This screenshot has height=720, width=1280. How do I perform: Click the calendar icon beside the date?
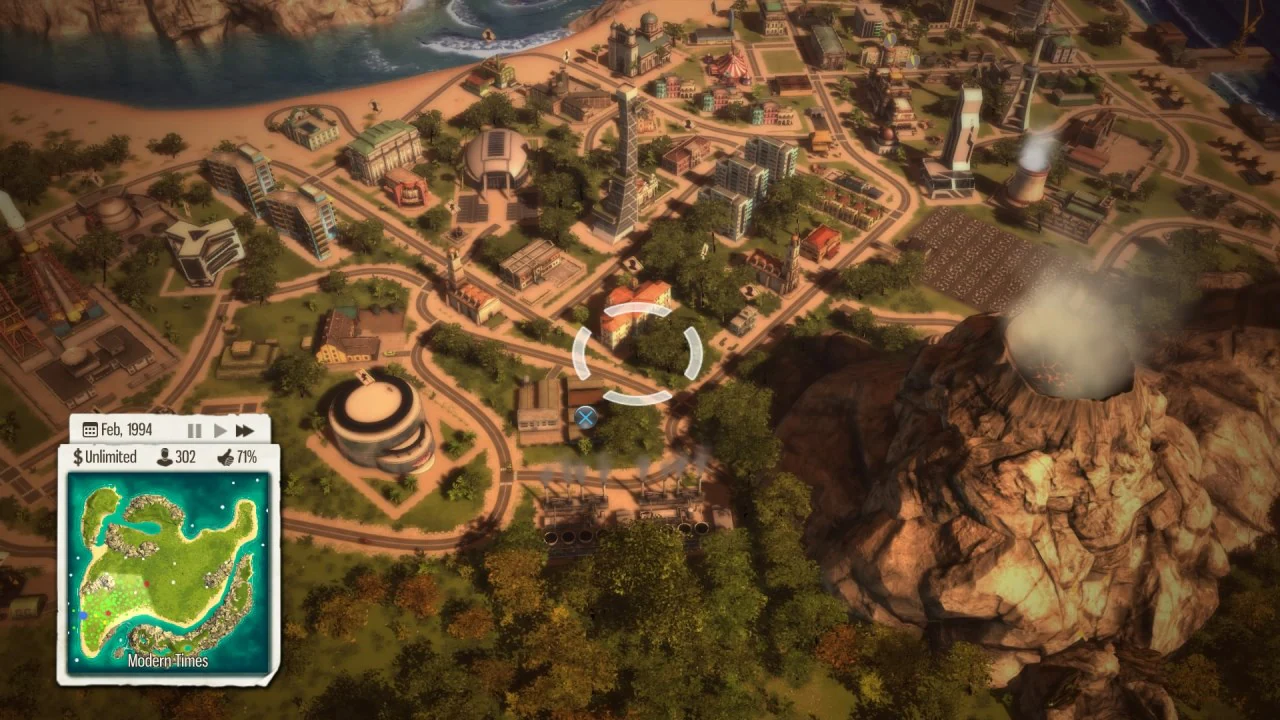(88, 428)
